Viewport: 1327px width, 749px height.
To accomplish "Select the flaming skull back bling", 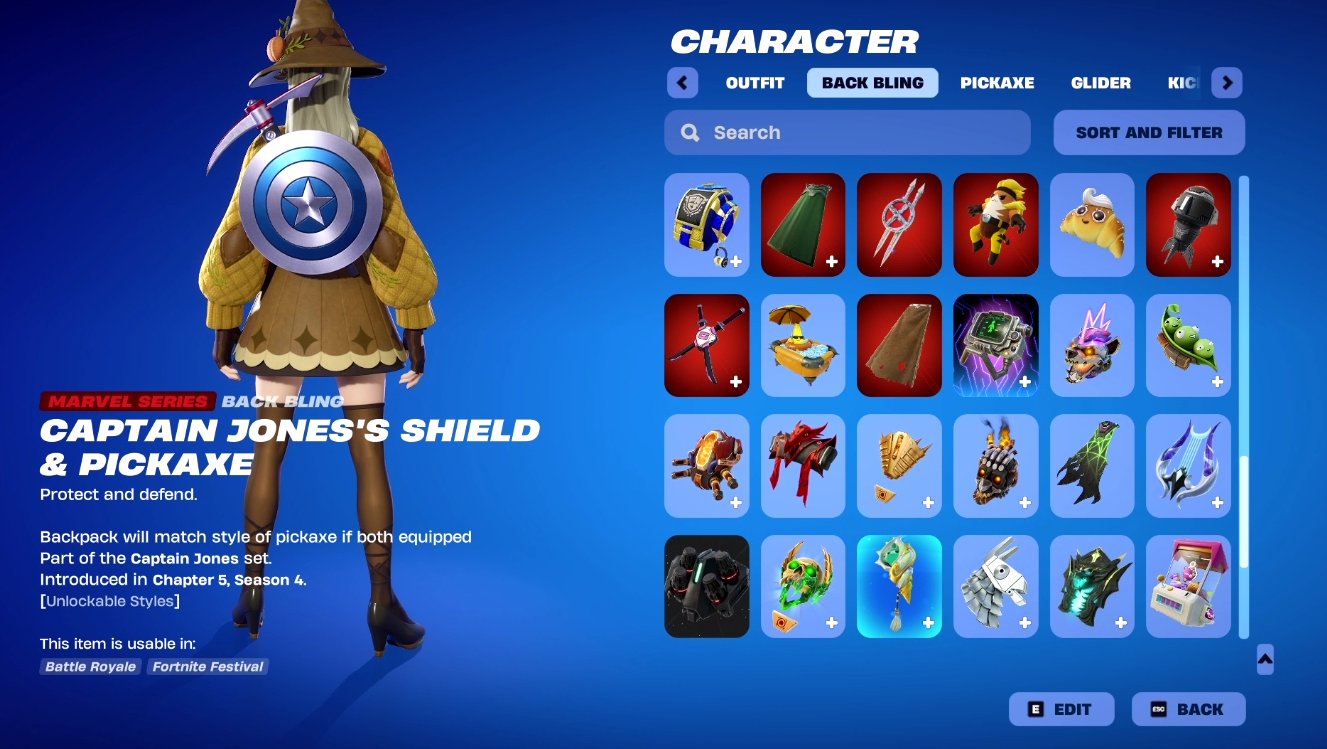I will point(995,466).
